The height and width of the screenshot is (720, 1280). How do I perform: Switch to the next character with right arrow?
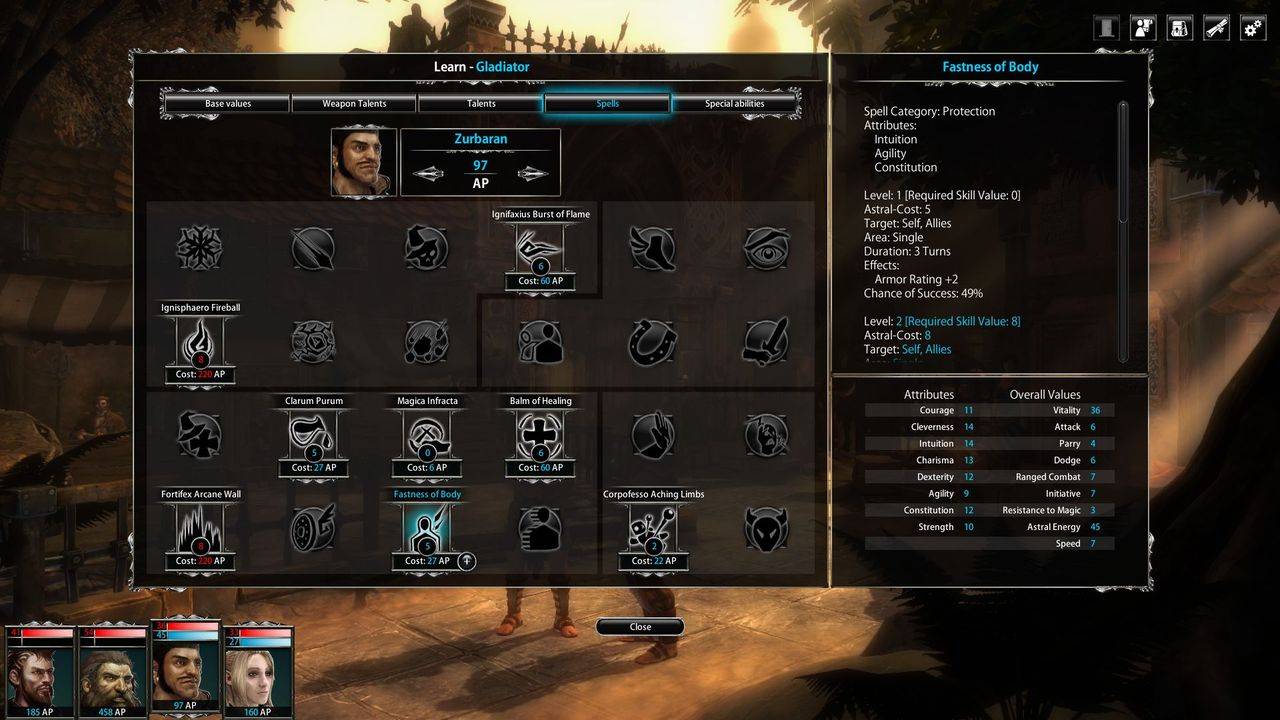(533, 174)
